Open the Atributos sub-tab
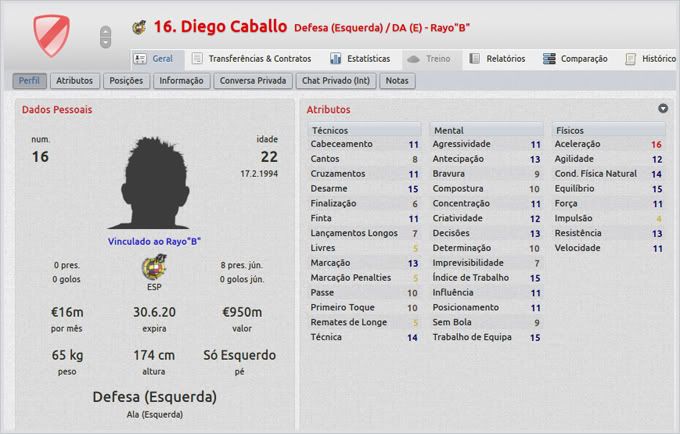Viewport: 680px width, 434px height. pos(75,81)
